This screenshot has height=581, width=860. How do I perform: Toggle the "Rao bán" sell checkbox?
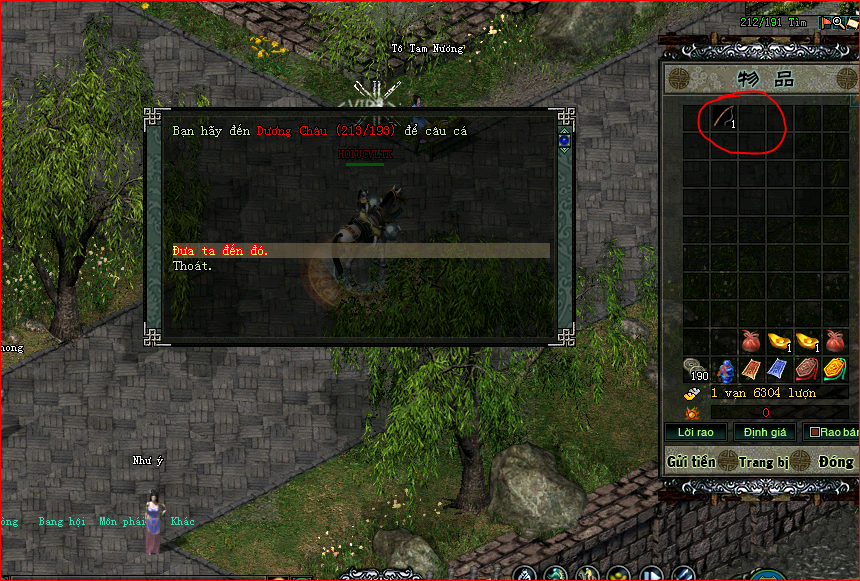click(815, 432)
